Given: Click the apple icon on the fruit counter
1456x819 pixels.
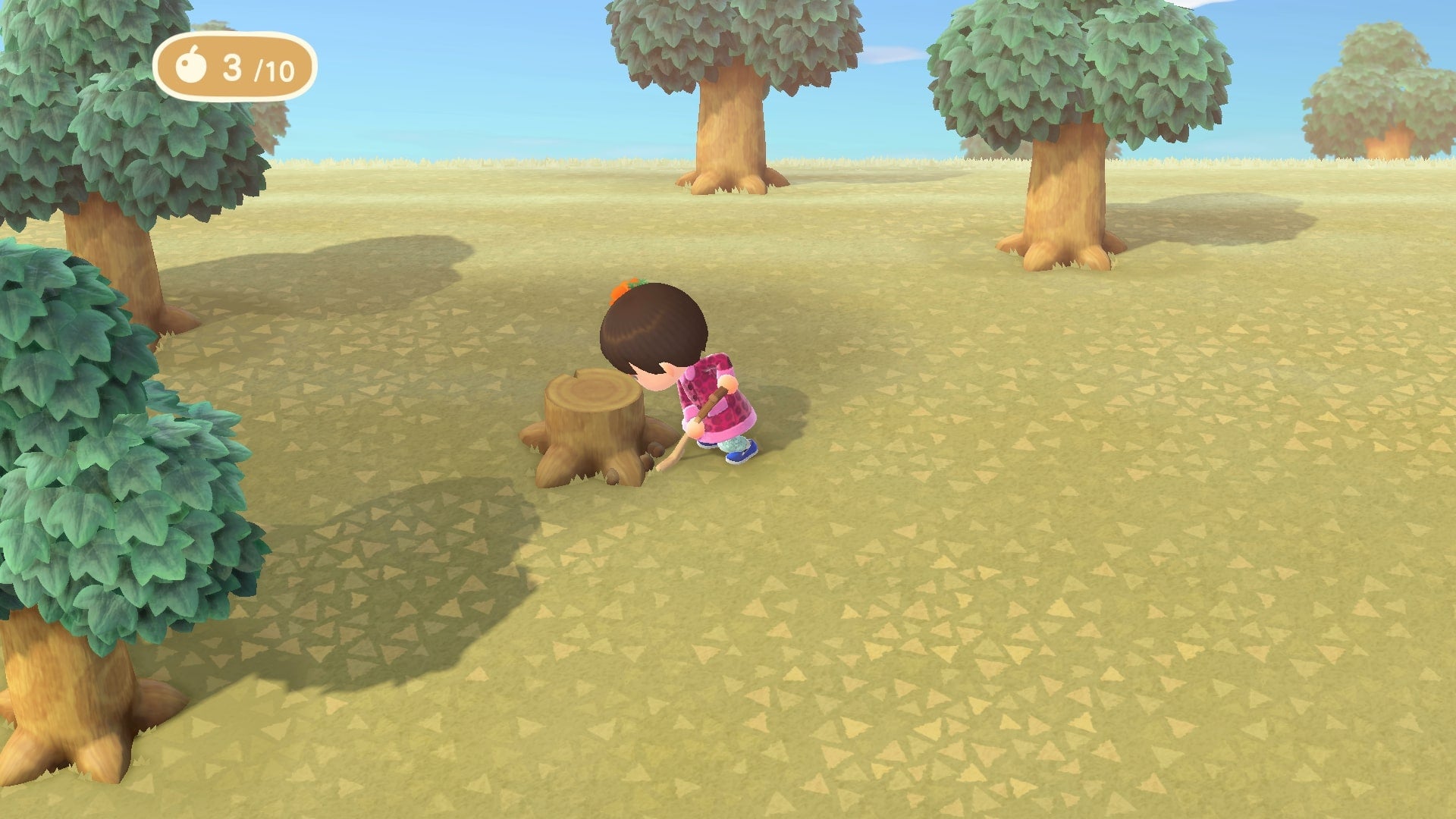Looking at the screenshot, I should click(193, 69).
